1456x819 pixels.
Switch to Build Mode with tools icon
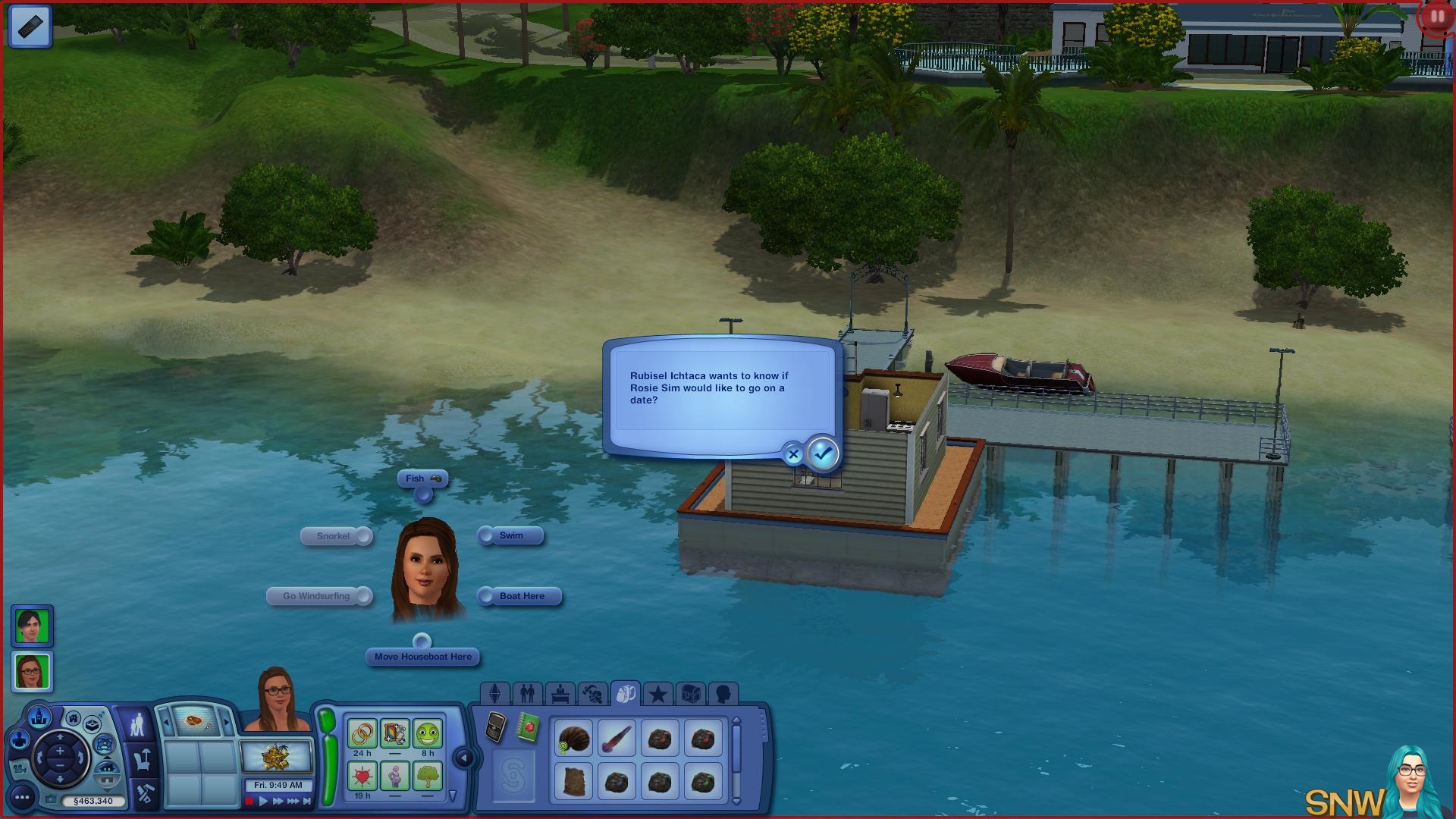point(144,793)
